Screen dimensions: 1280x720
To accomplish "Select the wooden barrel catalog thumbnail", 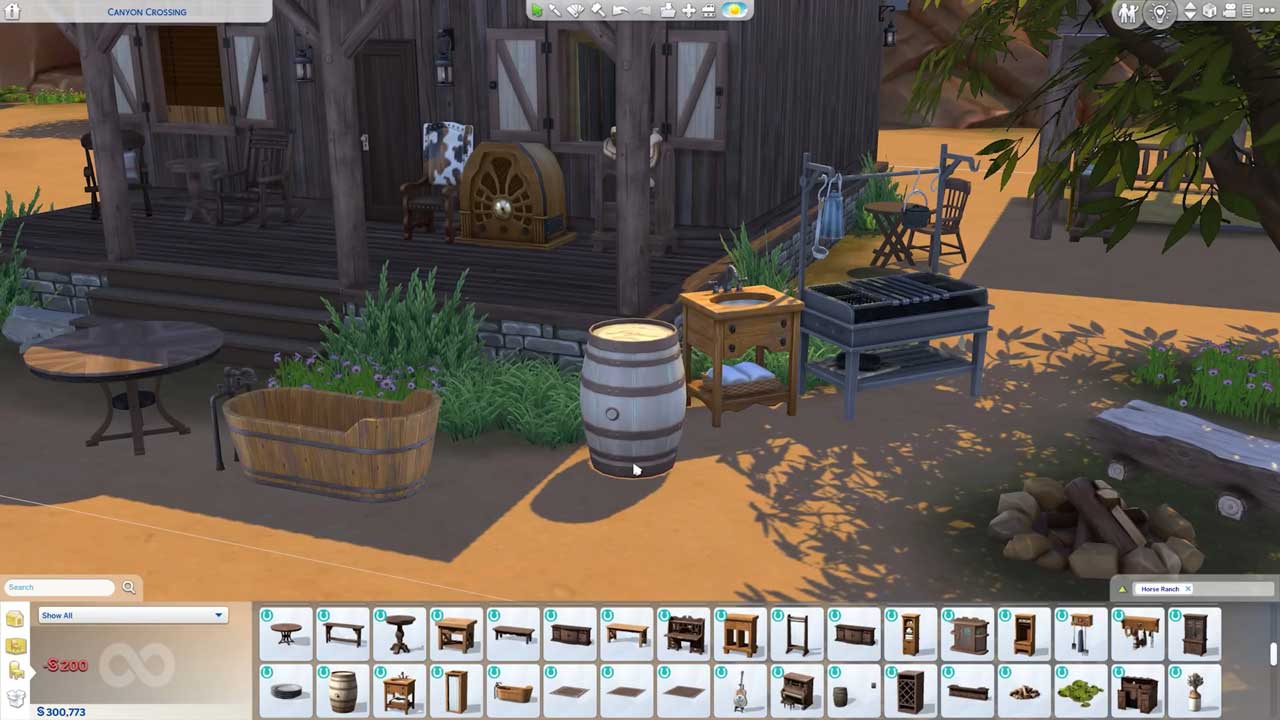I will pos(343,690).
